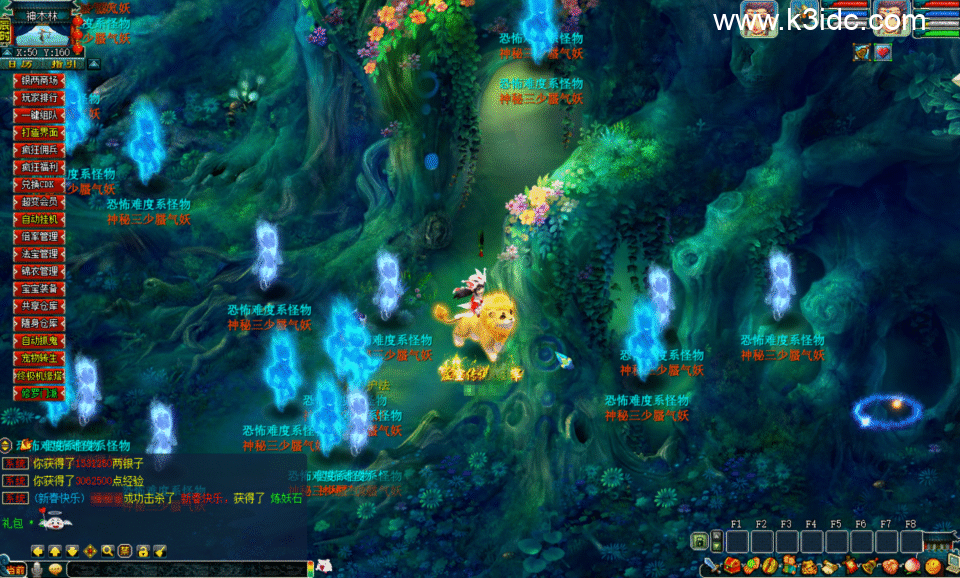Select the player character portrait
Screen dimensions: 960x578
(893, 17)
